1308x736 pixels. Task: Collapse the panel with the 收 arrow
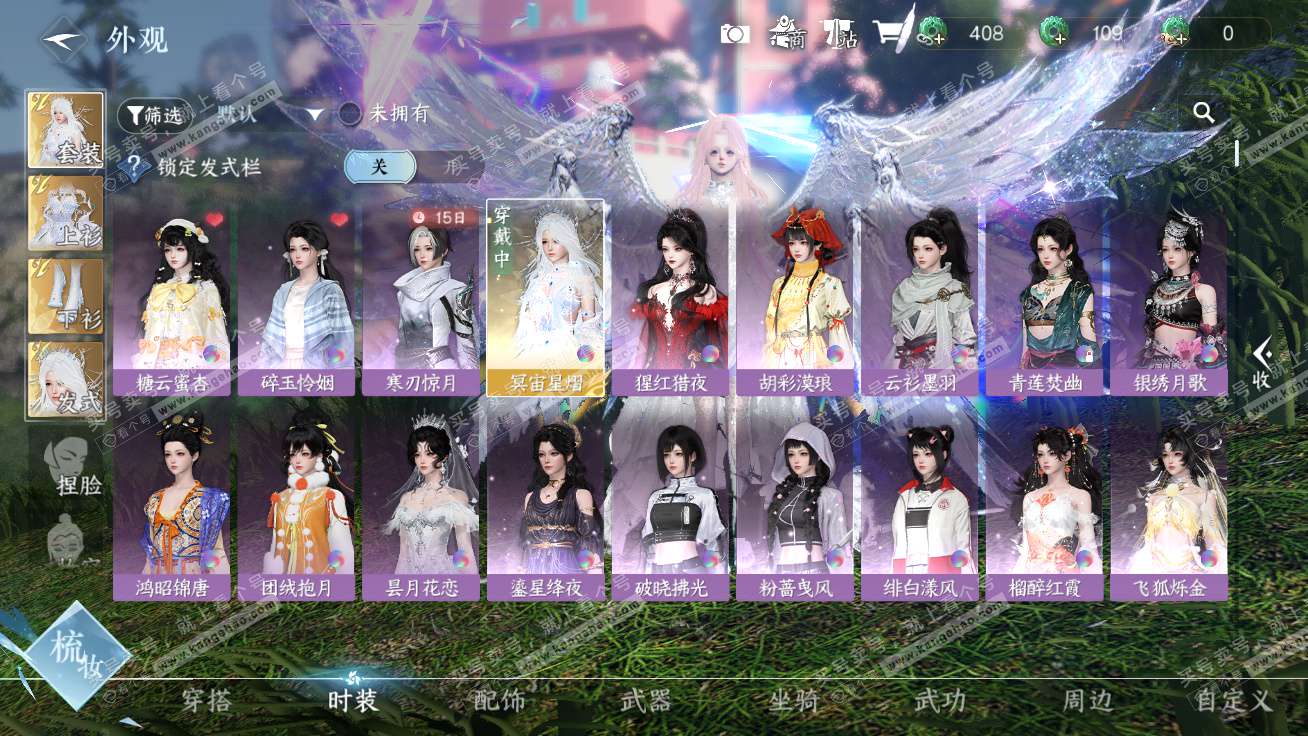[x=1262, y=362]
